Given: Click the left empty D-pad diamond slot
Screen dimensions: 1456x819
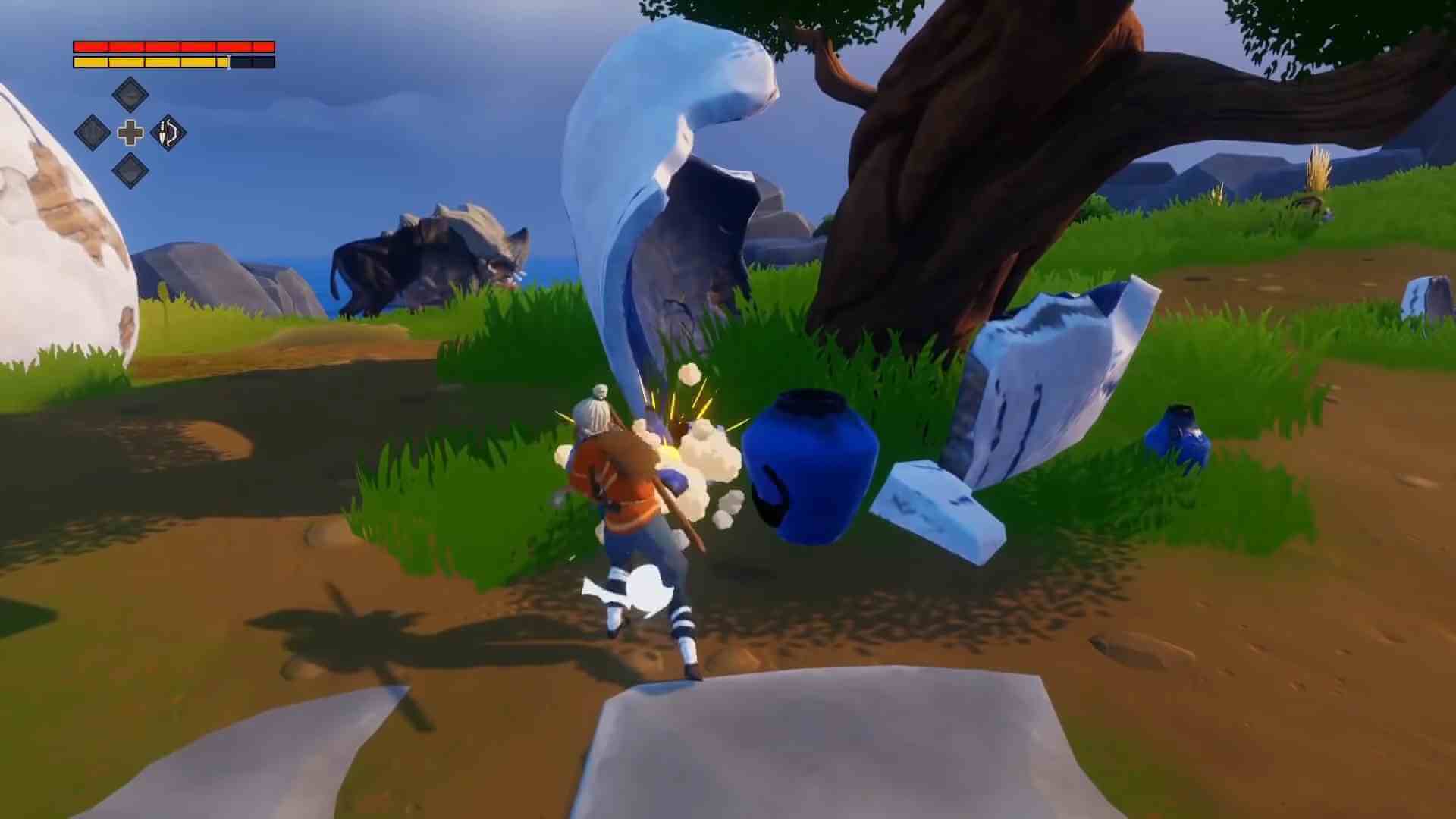Looking at the screenshot, I should 91,133.
